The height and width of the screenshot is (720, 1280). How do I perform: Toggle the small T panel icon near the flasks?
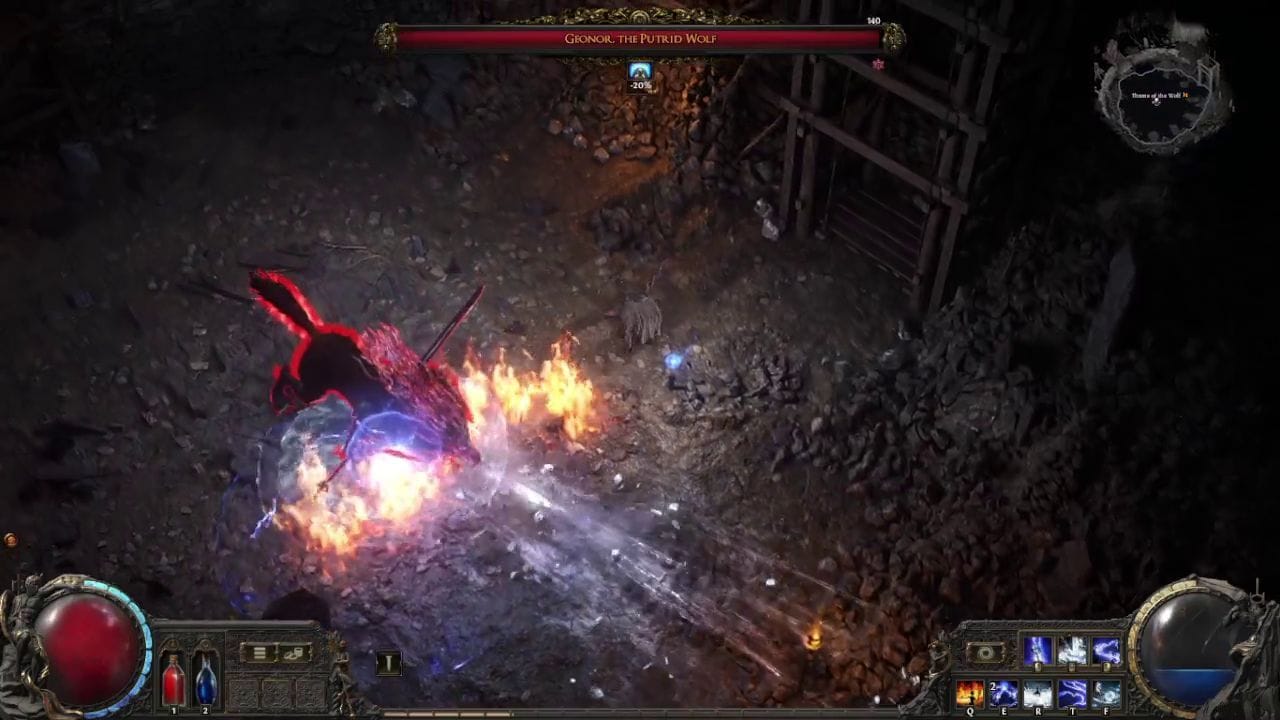tap(389, 661)
